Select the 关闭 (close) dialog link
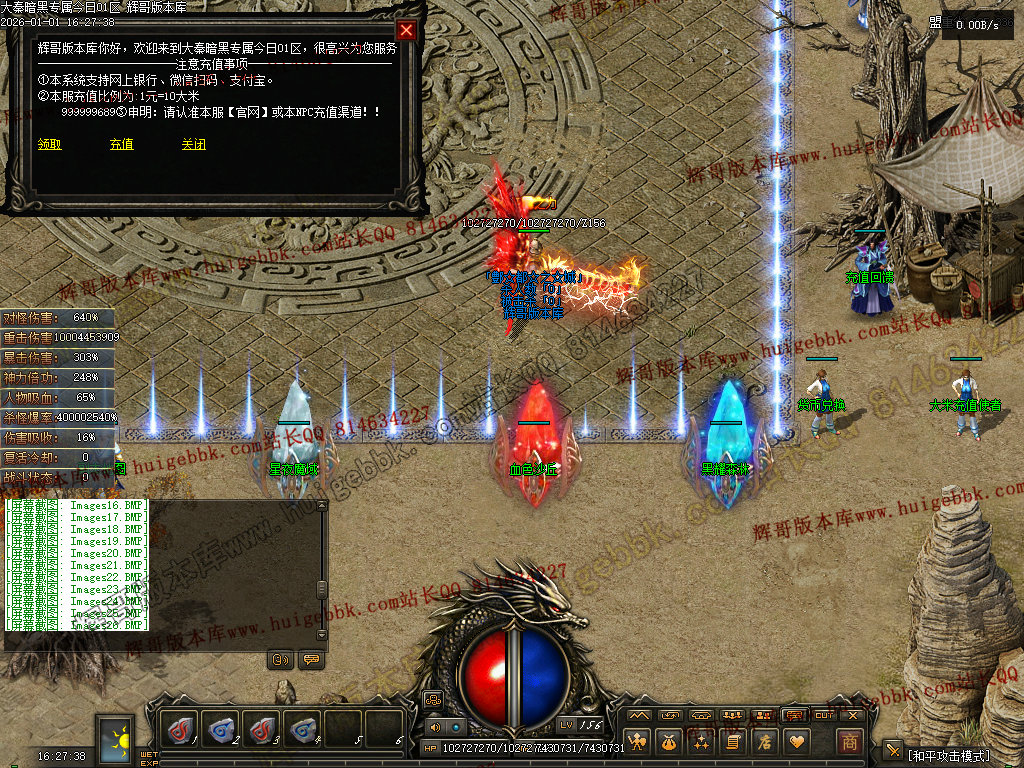 (194, 144)
